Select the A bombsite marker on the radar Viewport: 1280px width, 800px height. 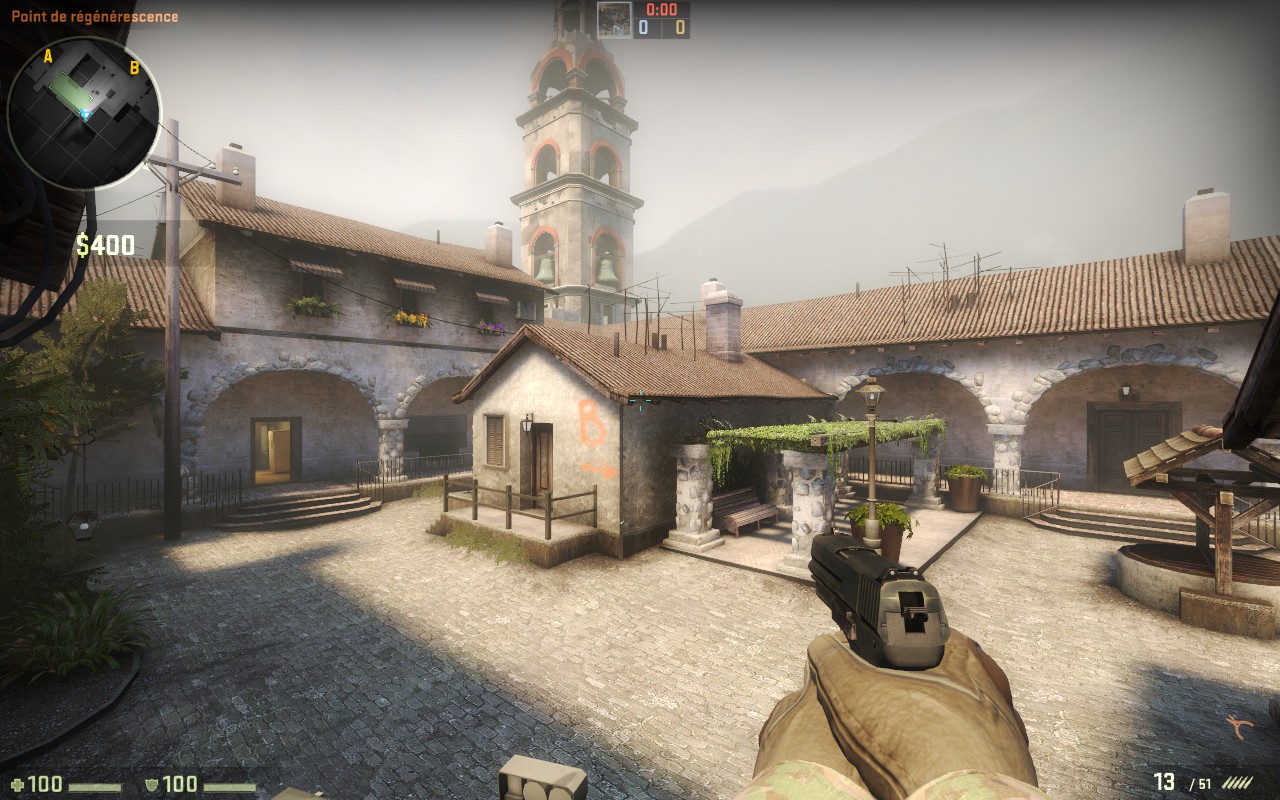tap(47, 56)
